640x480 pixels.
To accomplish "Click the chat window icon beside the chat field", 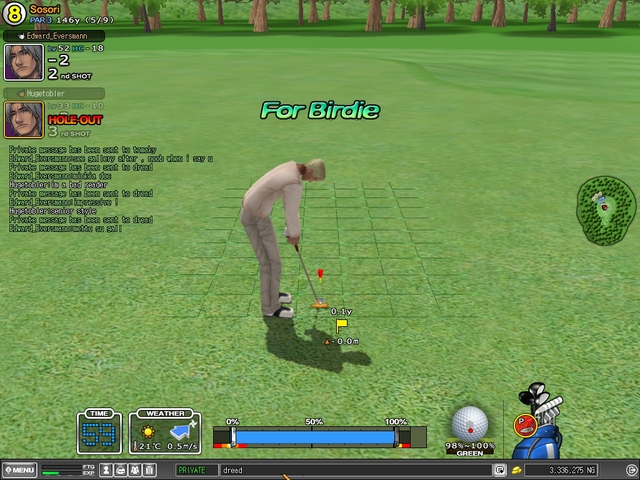I will [x=500, y=470].
